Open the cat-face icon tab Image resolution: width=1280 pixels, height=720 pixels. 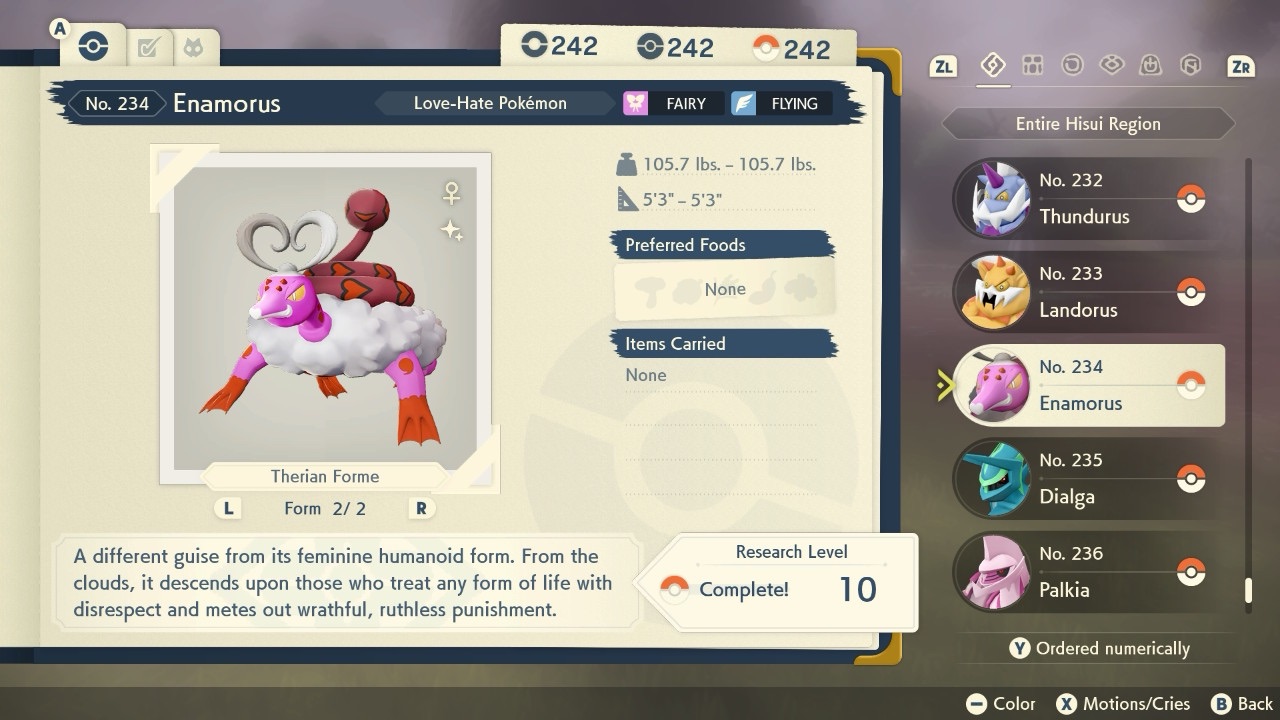click(x=193, y=47)
